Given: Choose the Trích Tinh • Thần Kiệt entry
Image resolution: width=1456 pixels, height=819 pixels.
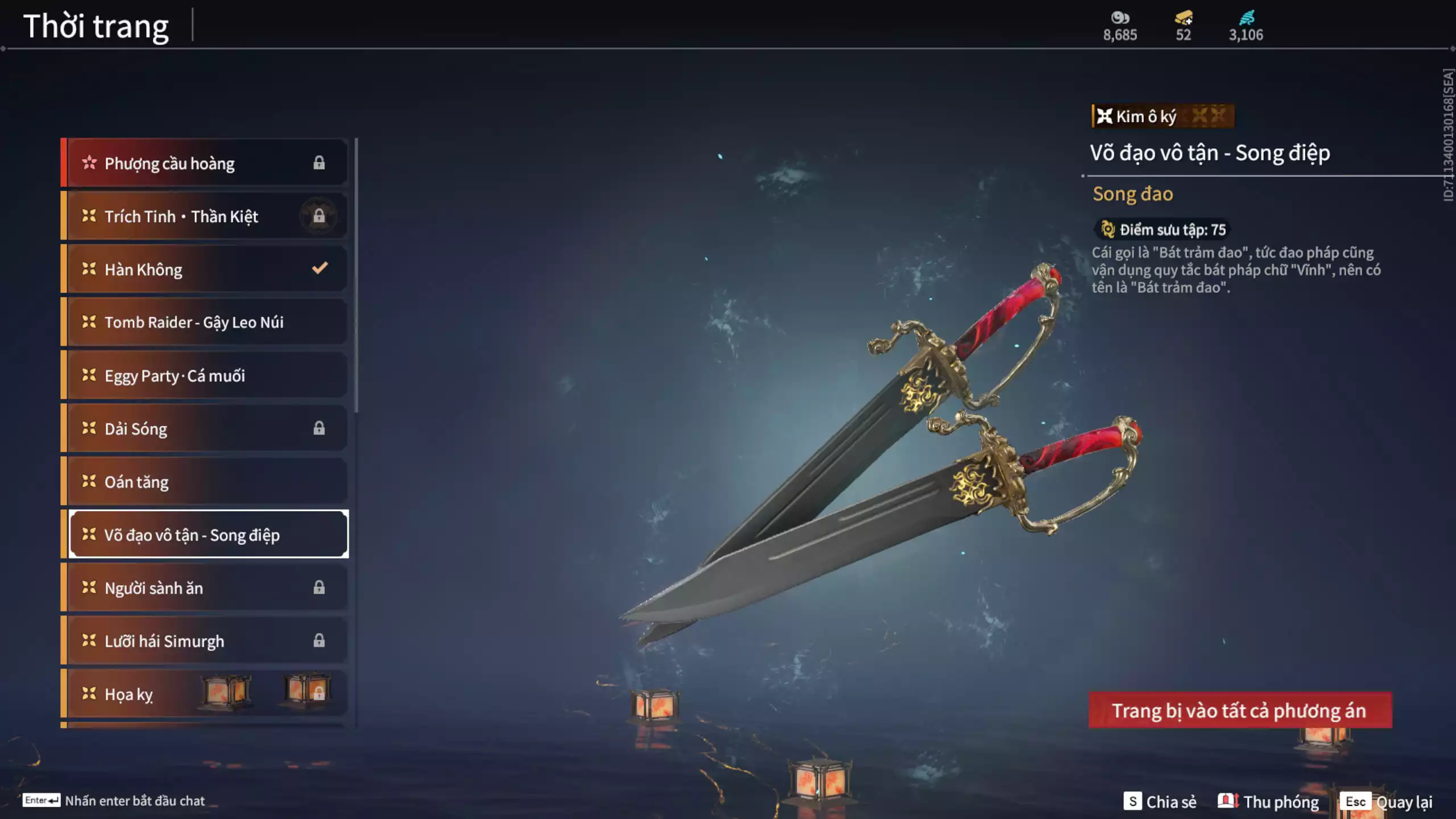Looking at the screenshot, I should point(205,216).
